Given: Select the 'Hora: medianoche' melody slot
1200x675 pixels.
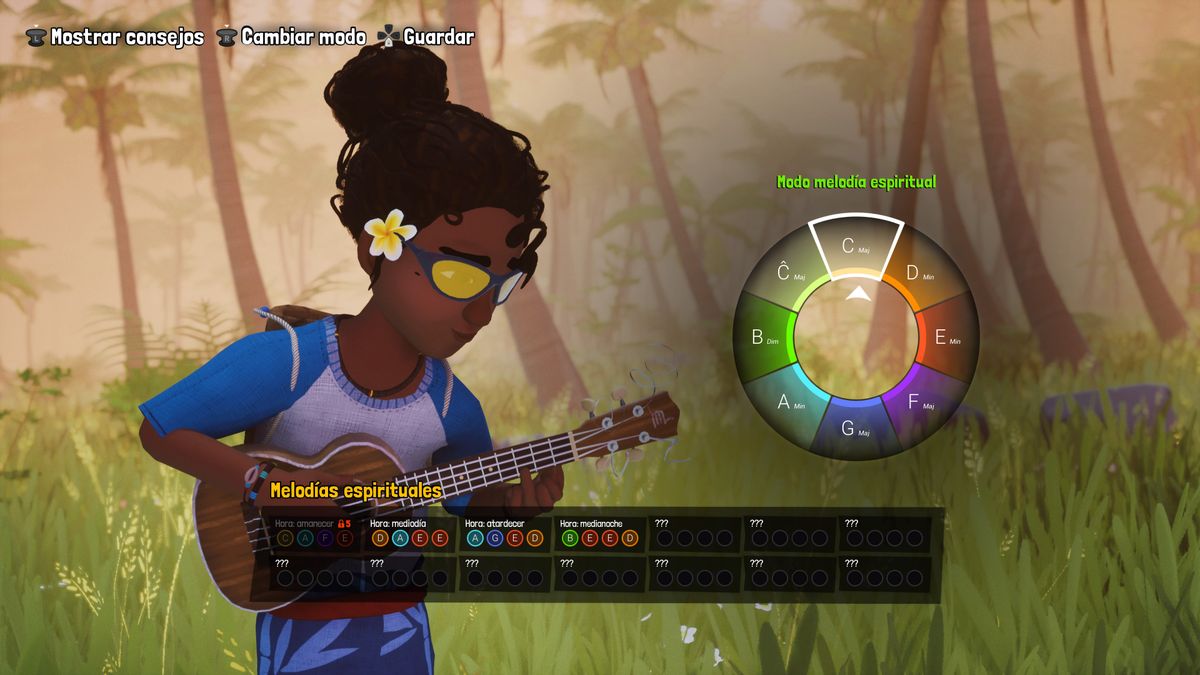Looking at the screenshot, I should pyautogui.click(x=600, y=533).
